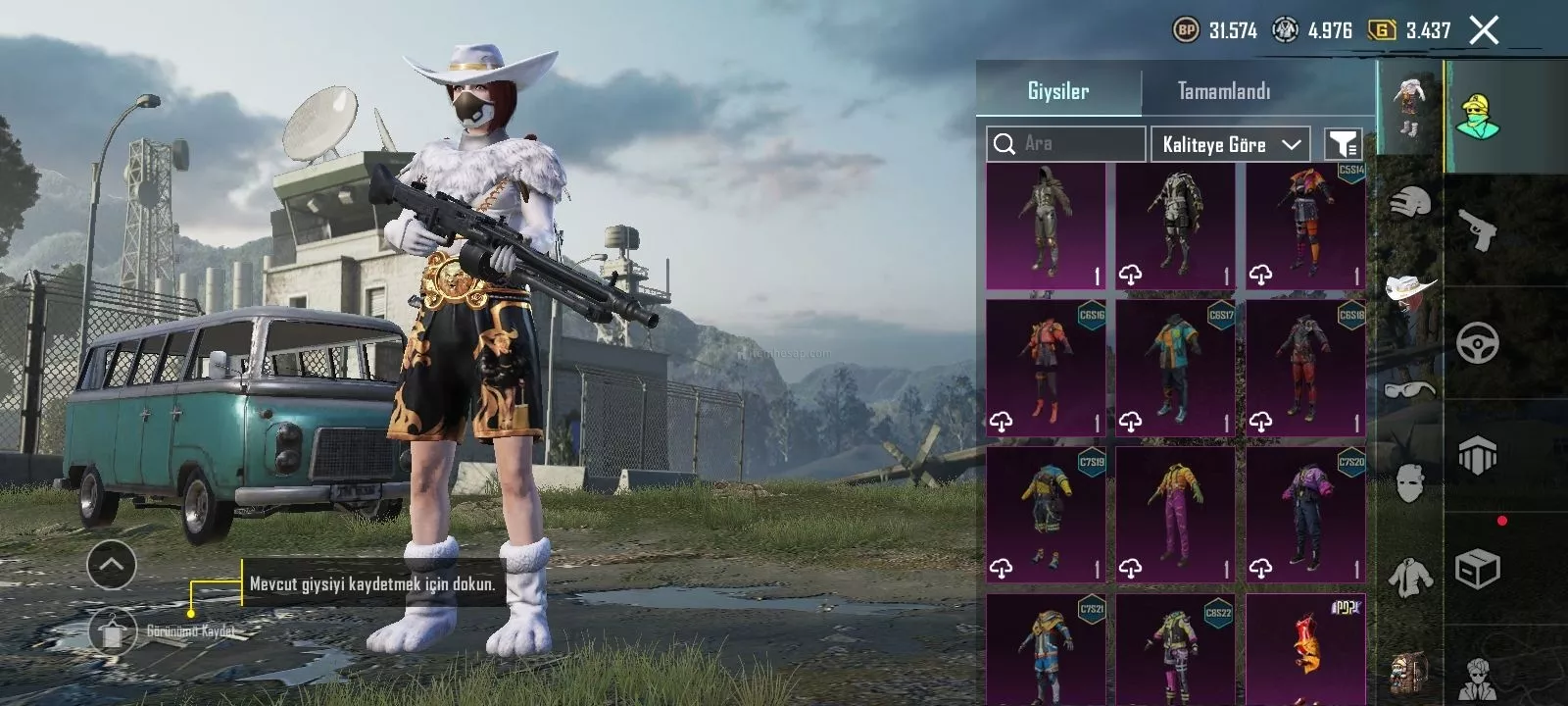Viewport: 1568px width, 706px height.
Task: Choose the C7S19 yellow and blue outfit
Action: click(1046, 515)
